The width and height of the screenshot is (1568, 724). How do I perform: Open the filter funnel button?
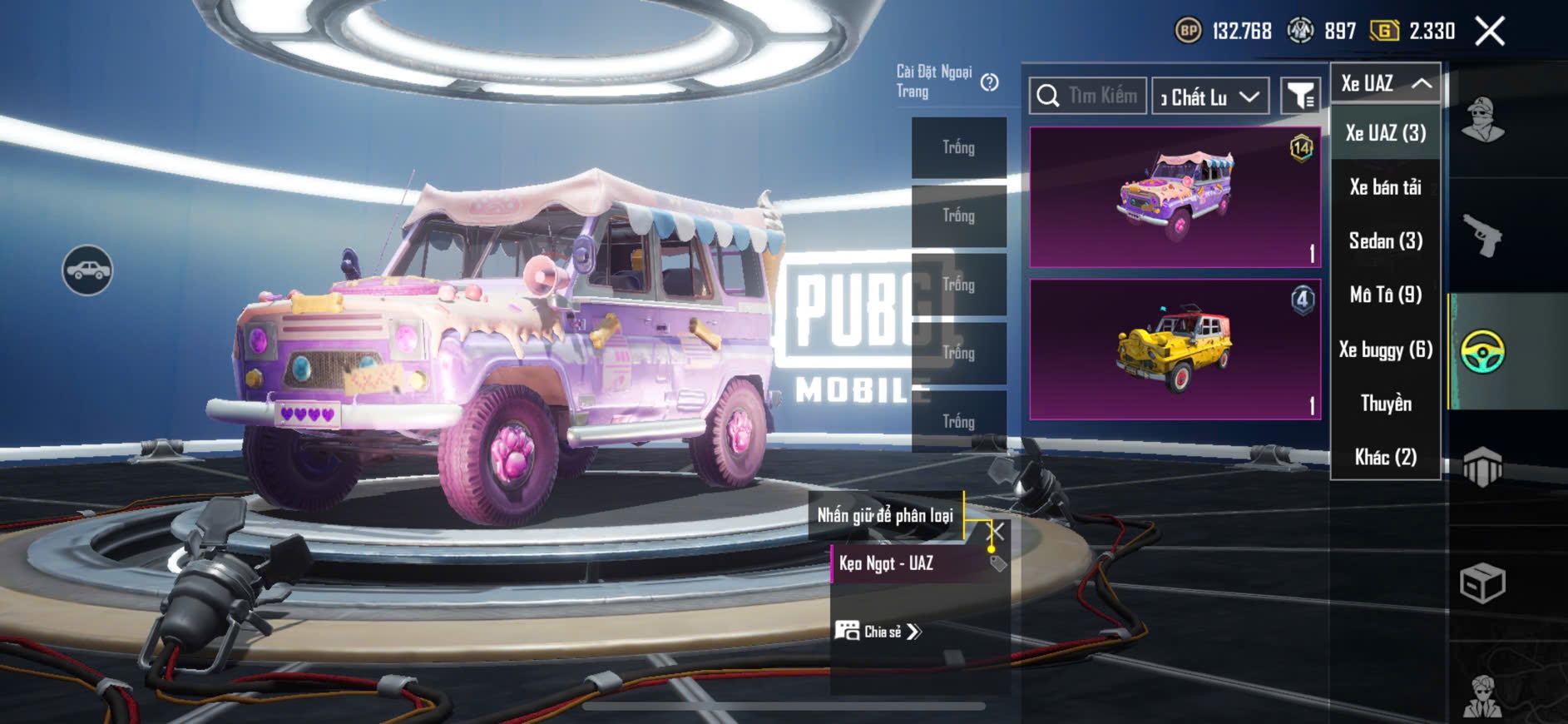[x=1299, y=97]
